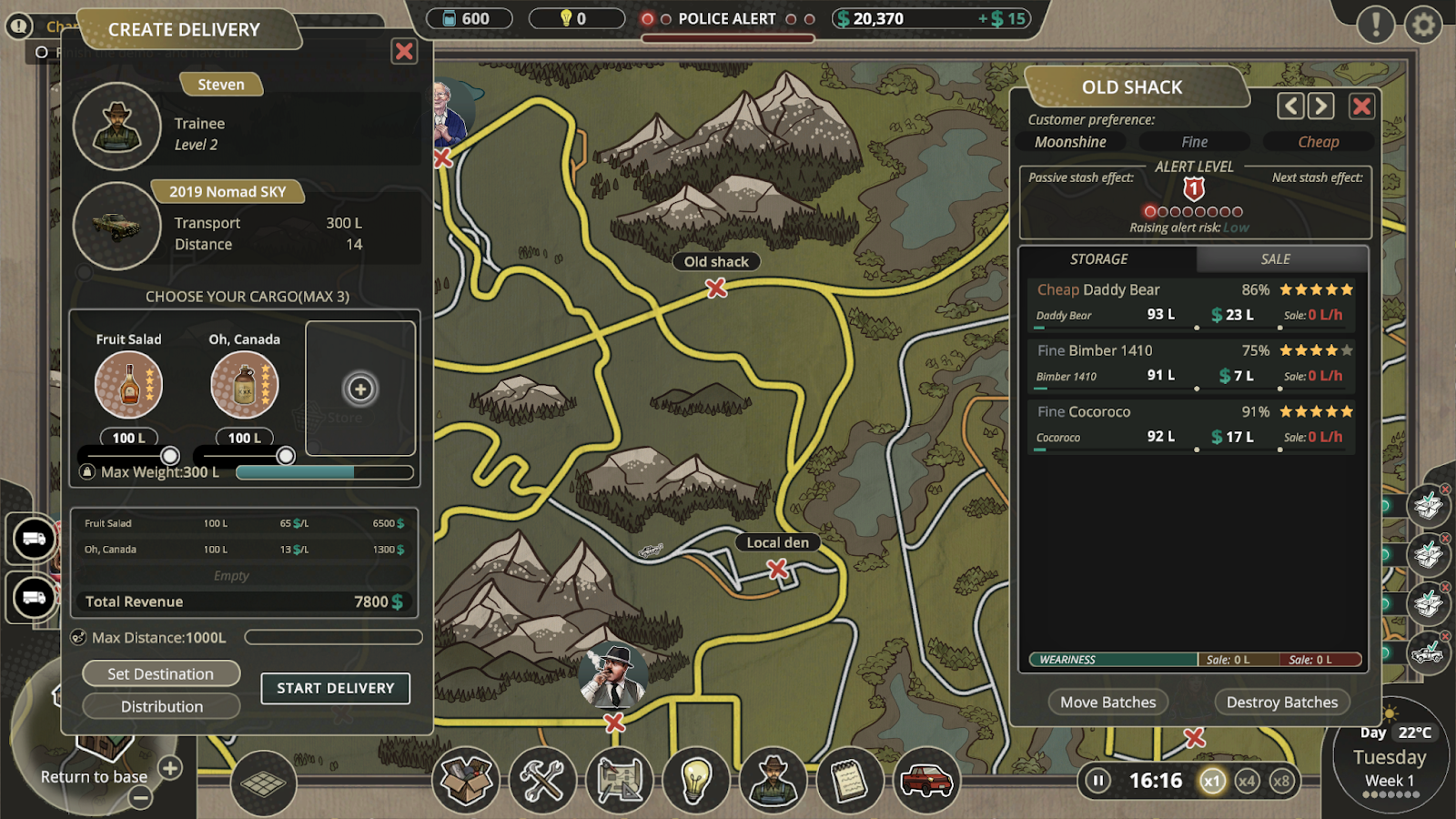1456x819 pixels.
Task: Switch to the Sale tab
Action: 1275,259
